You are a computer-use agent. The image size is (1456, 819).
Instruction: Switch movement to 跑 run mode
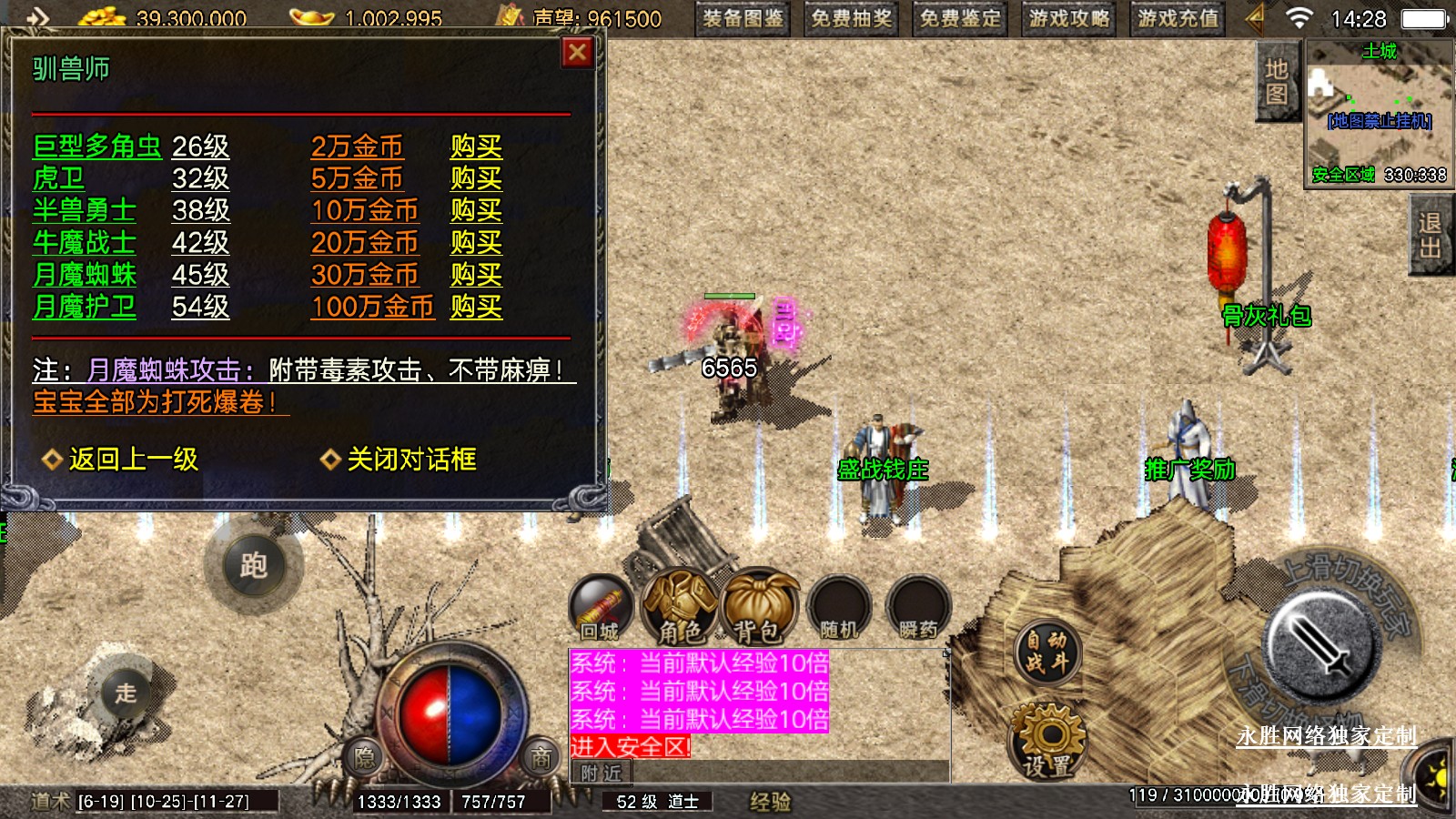tap(253, 566)
